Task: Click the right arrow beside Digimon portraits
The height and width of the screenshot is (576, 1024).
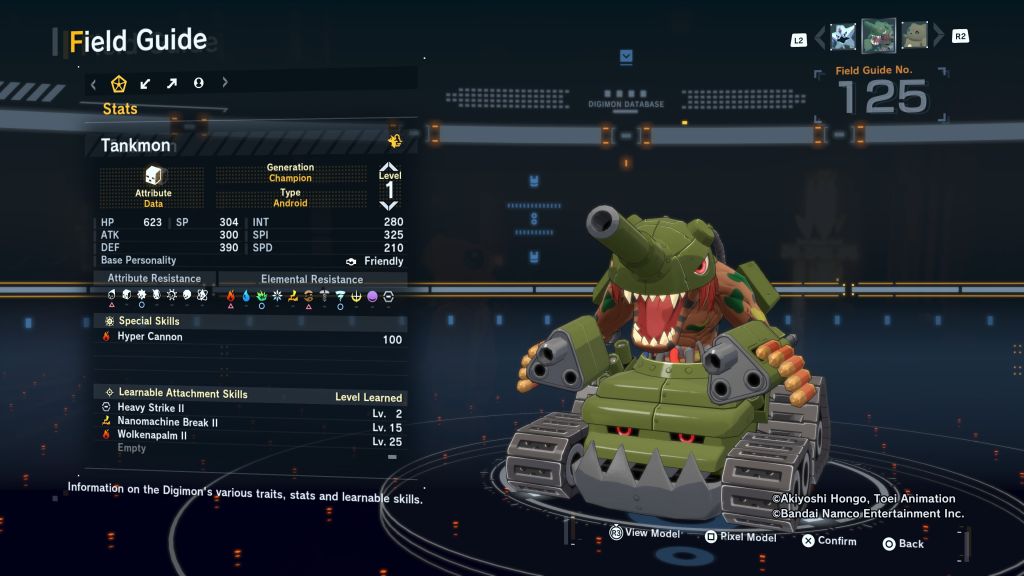Action: pyautogui.click(x=938, y=38)
